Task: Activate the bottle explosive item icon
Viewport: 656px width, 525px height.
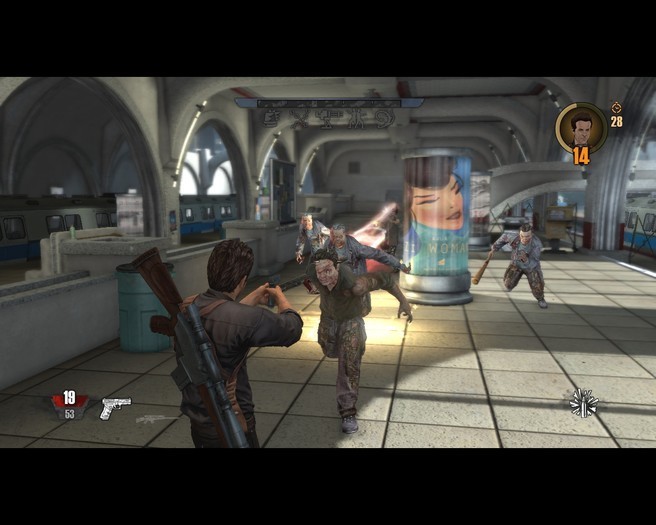Action: tap(582, 403)
